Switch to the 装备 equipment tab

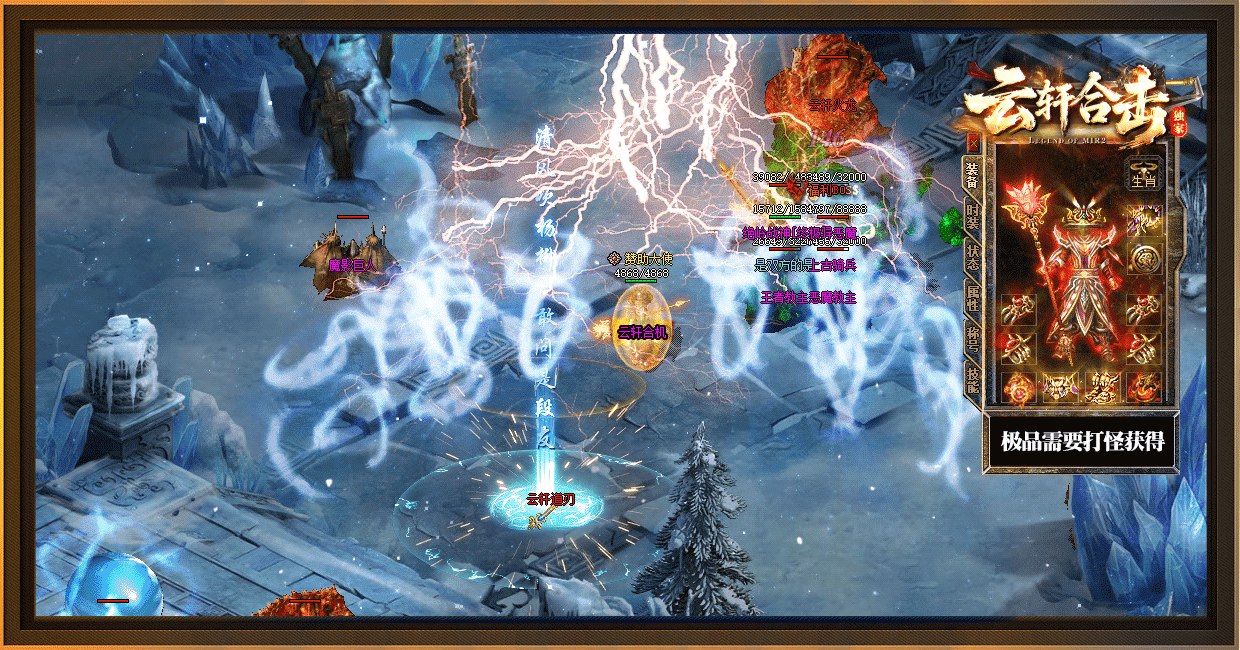coord(972,175)
